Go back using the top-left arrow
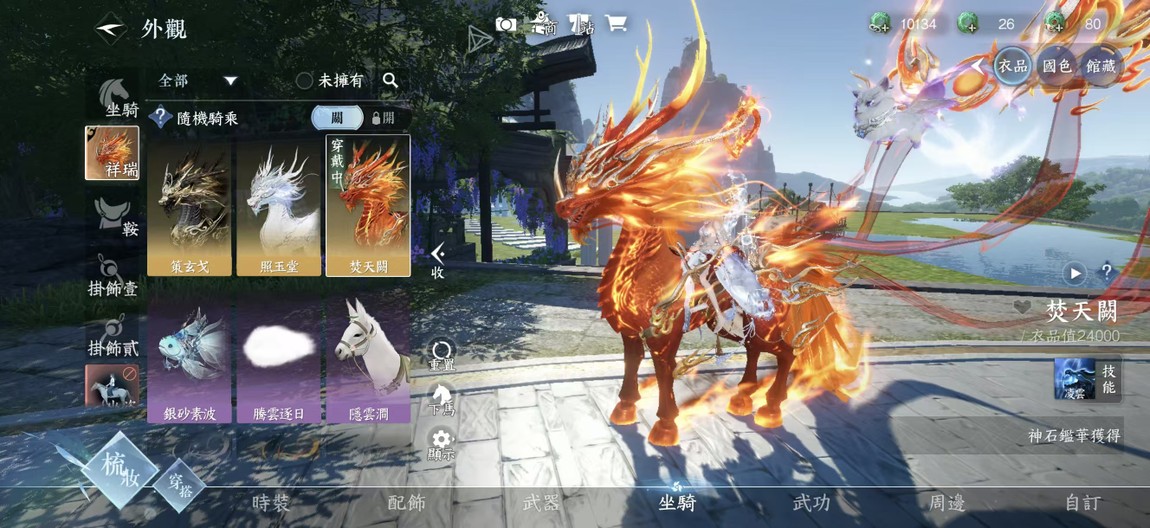The width and height of the screenshot is (1150, 528). click(110, 28)
